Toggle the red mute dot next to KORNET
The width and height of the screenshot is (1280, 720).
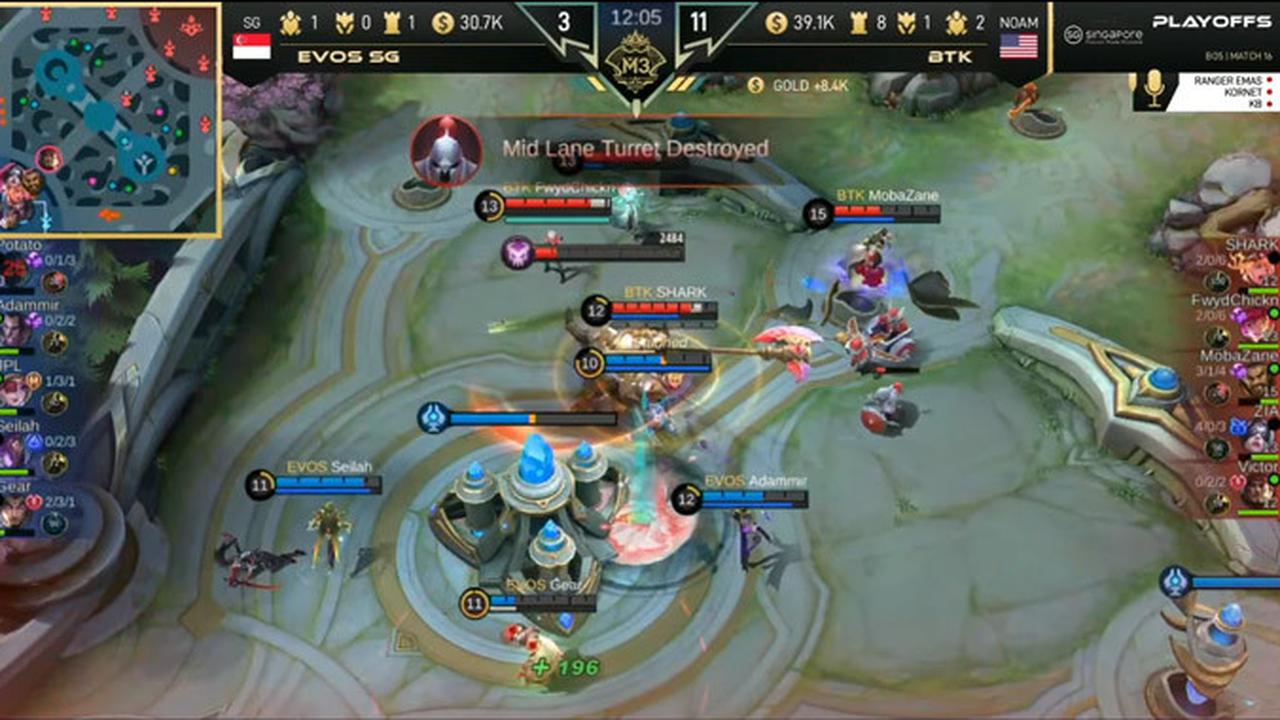(1269, 91)
